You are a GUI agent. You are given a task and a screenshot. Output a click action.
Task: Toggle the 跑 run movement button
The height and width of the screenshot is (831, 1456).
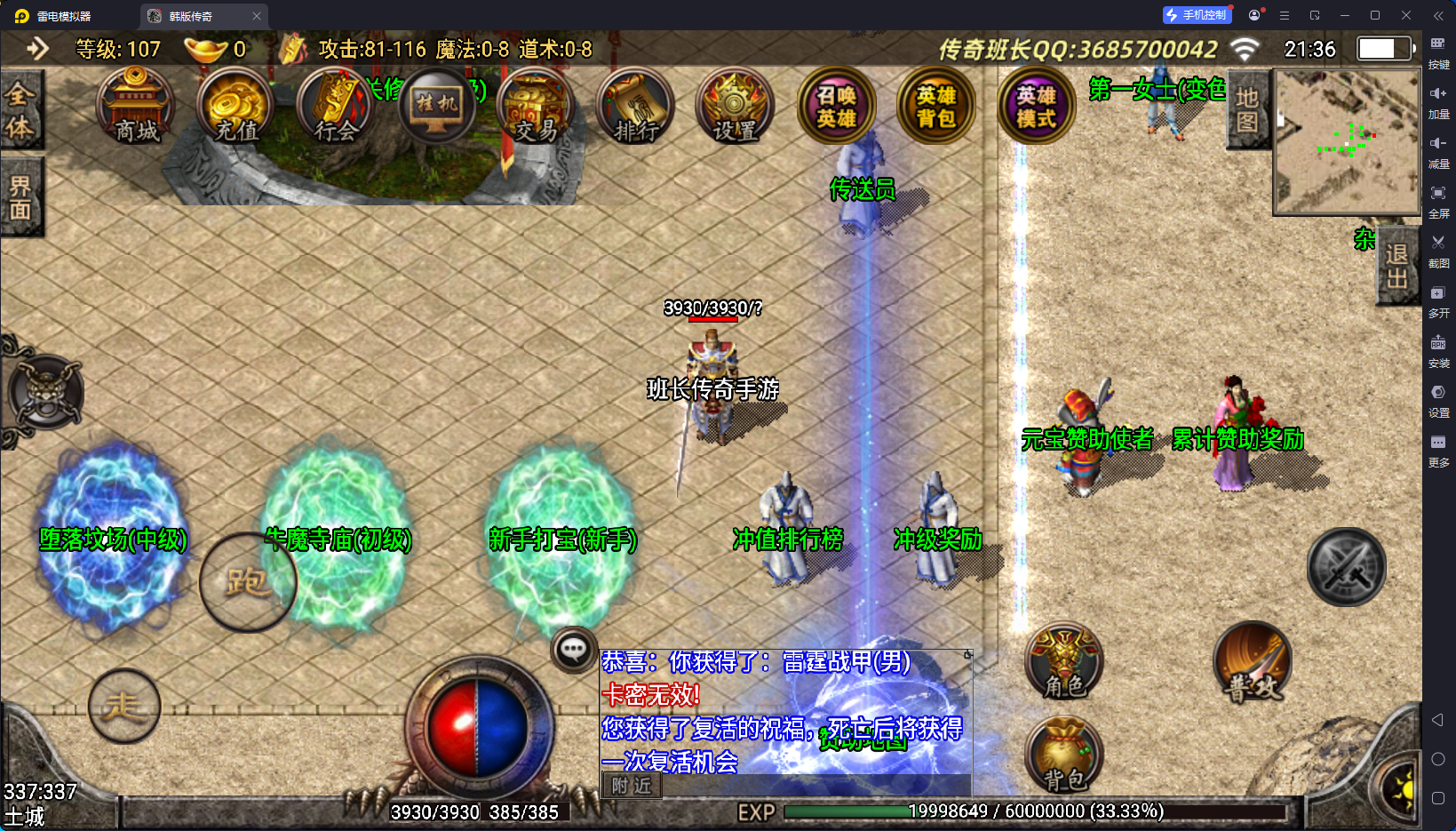coord(247,582)
